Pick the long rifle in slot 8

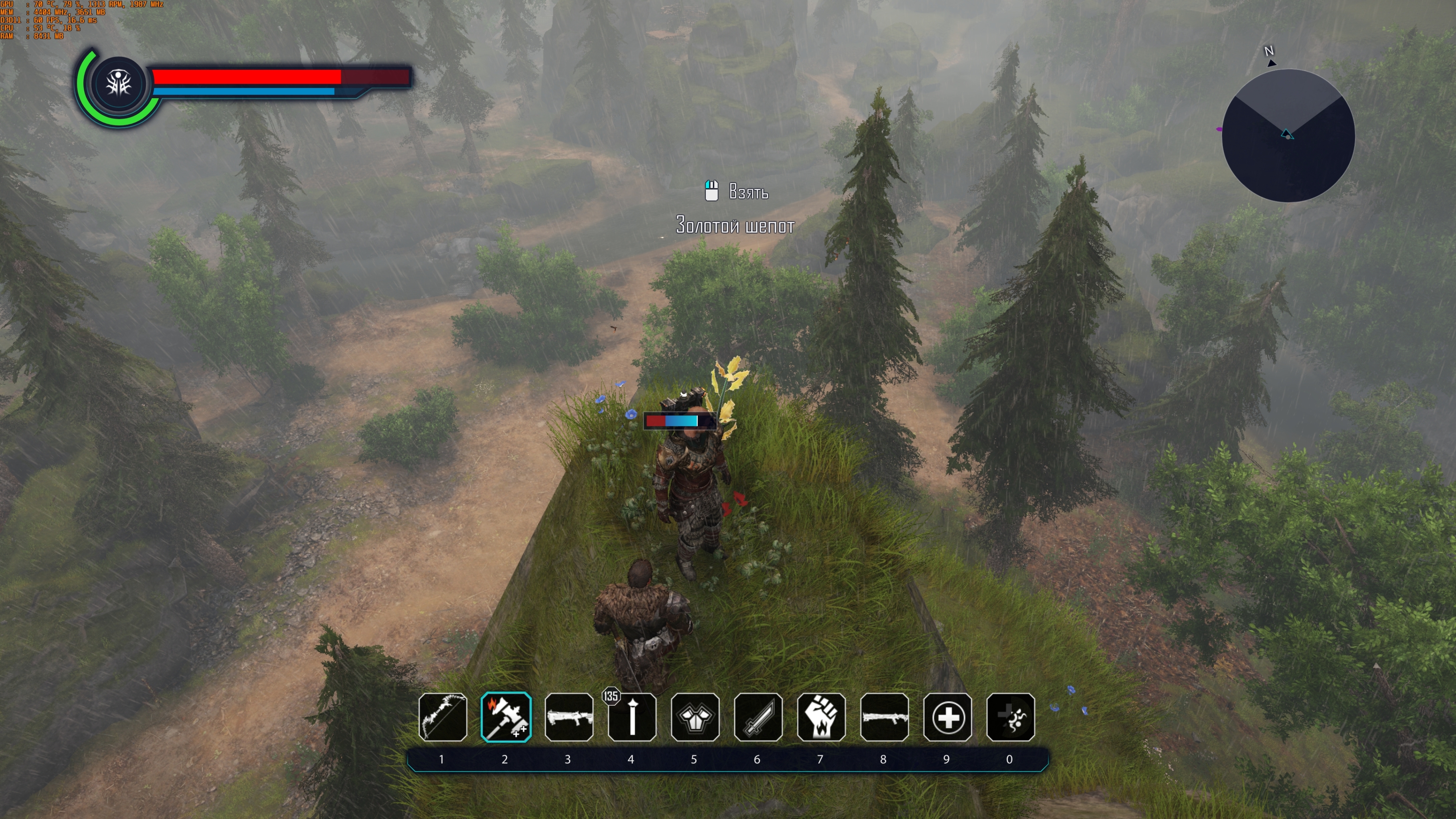(x=884, y=717)
